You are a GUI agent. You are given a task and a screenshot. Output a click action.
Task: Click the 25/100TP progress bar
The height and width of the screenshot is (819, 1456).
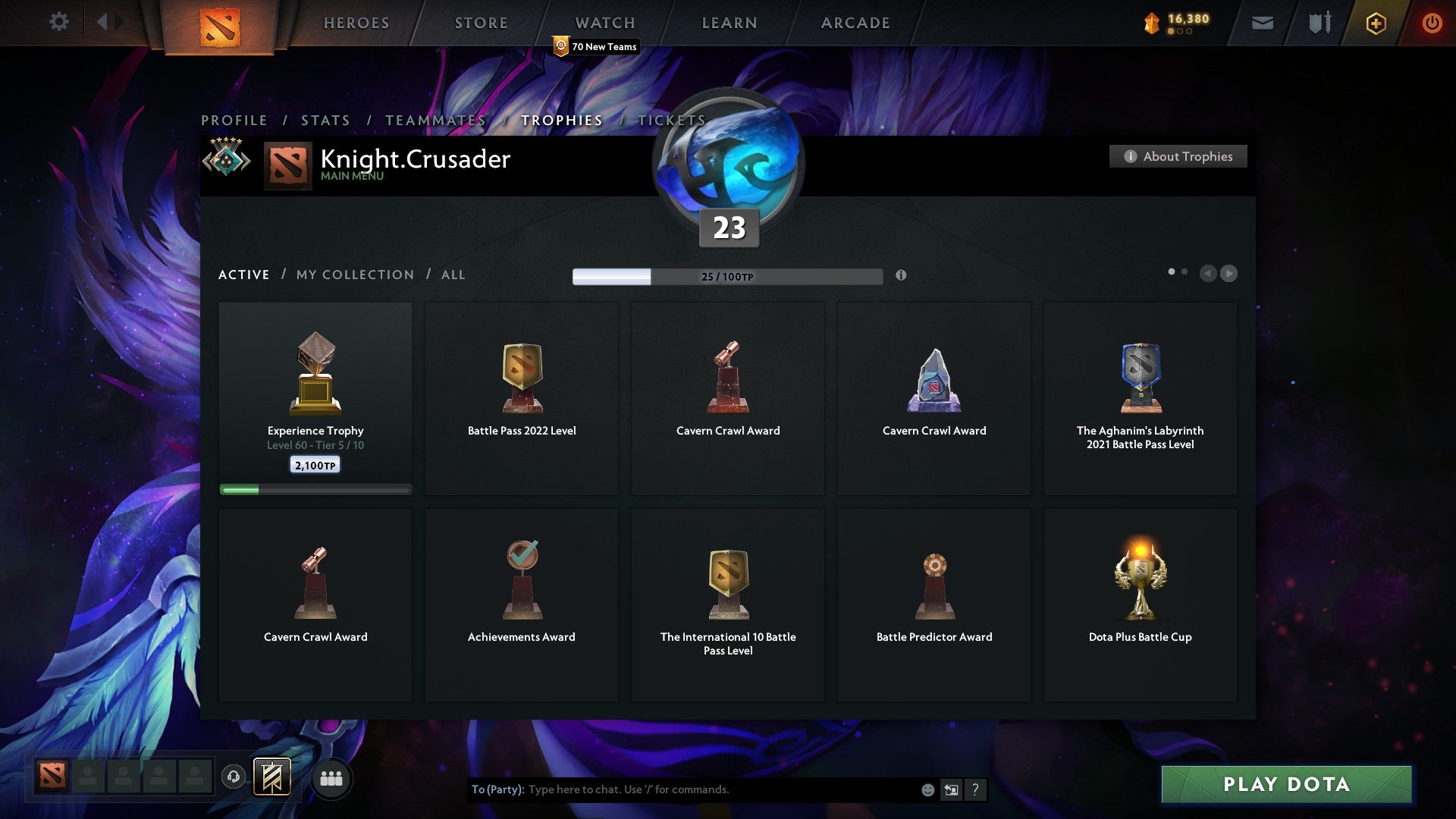727,276
